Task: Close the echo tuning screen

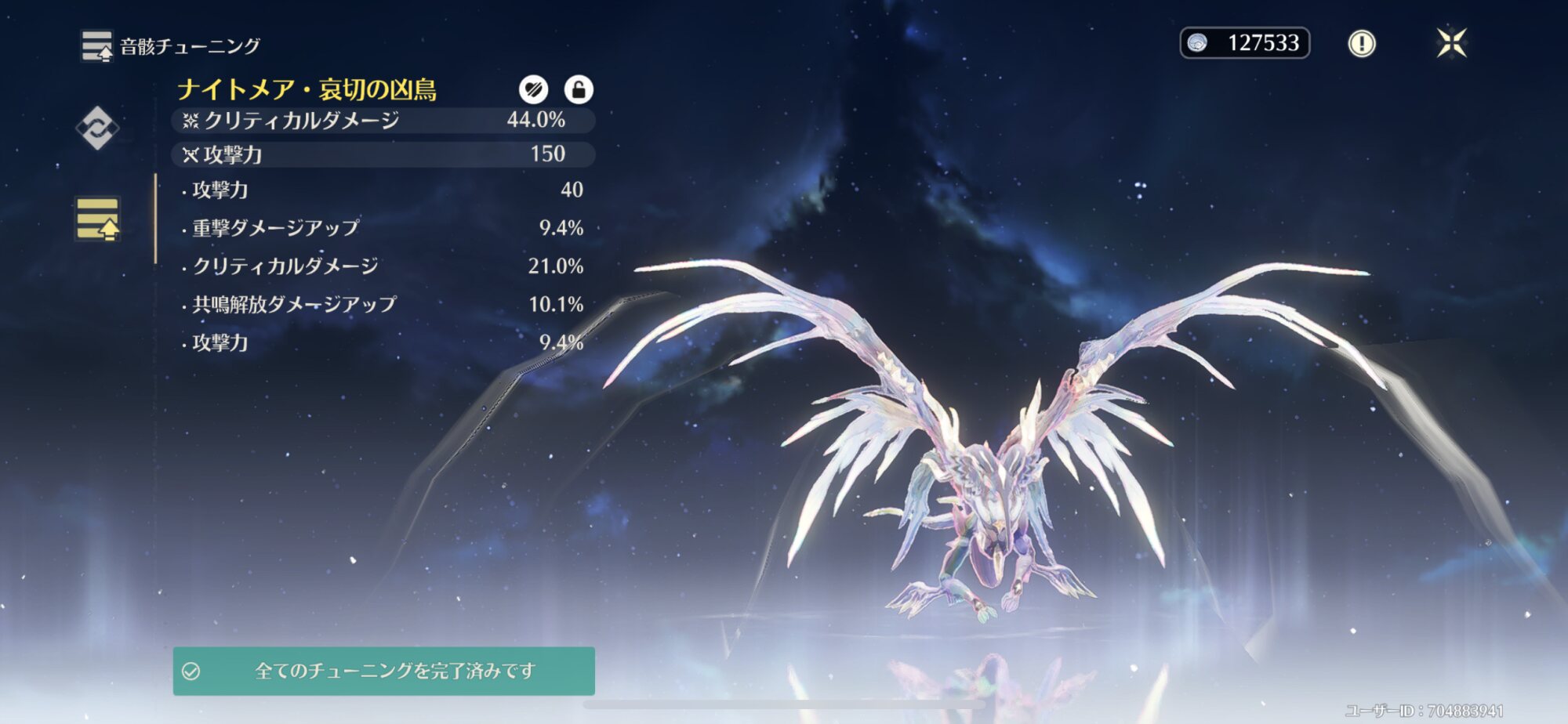Action: coord(1451,43)
